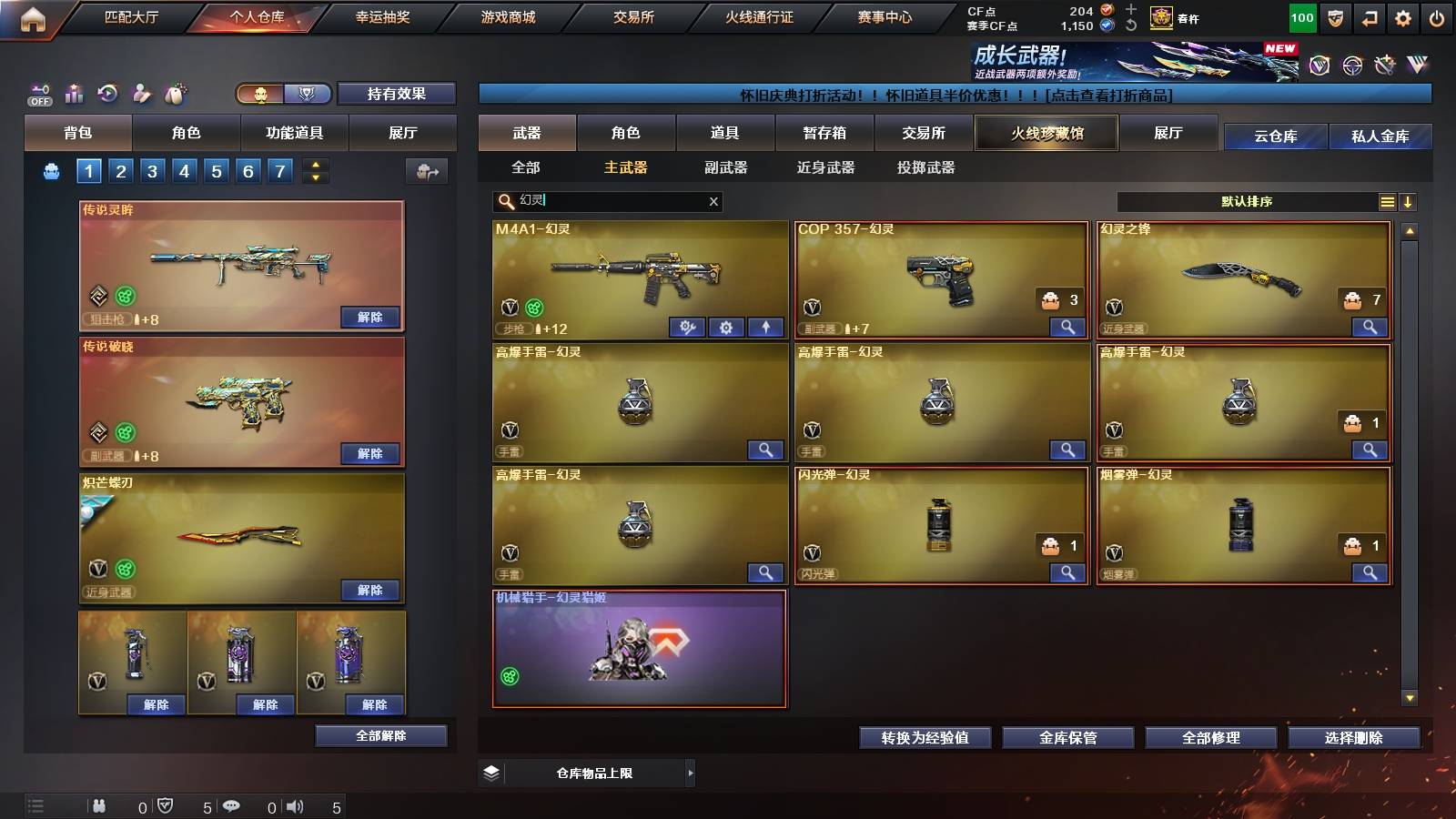Click the gear settings icon on M4A1-幻灵
The width and height of the screenshot is (1456, 819).
[728, 327]
